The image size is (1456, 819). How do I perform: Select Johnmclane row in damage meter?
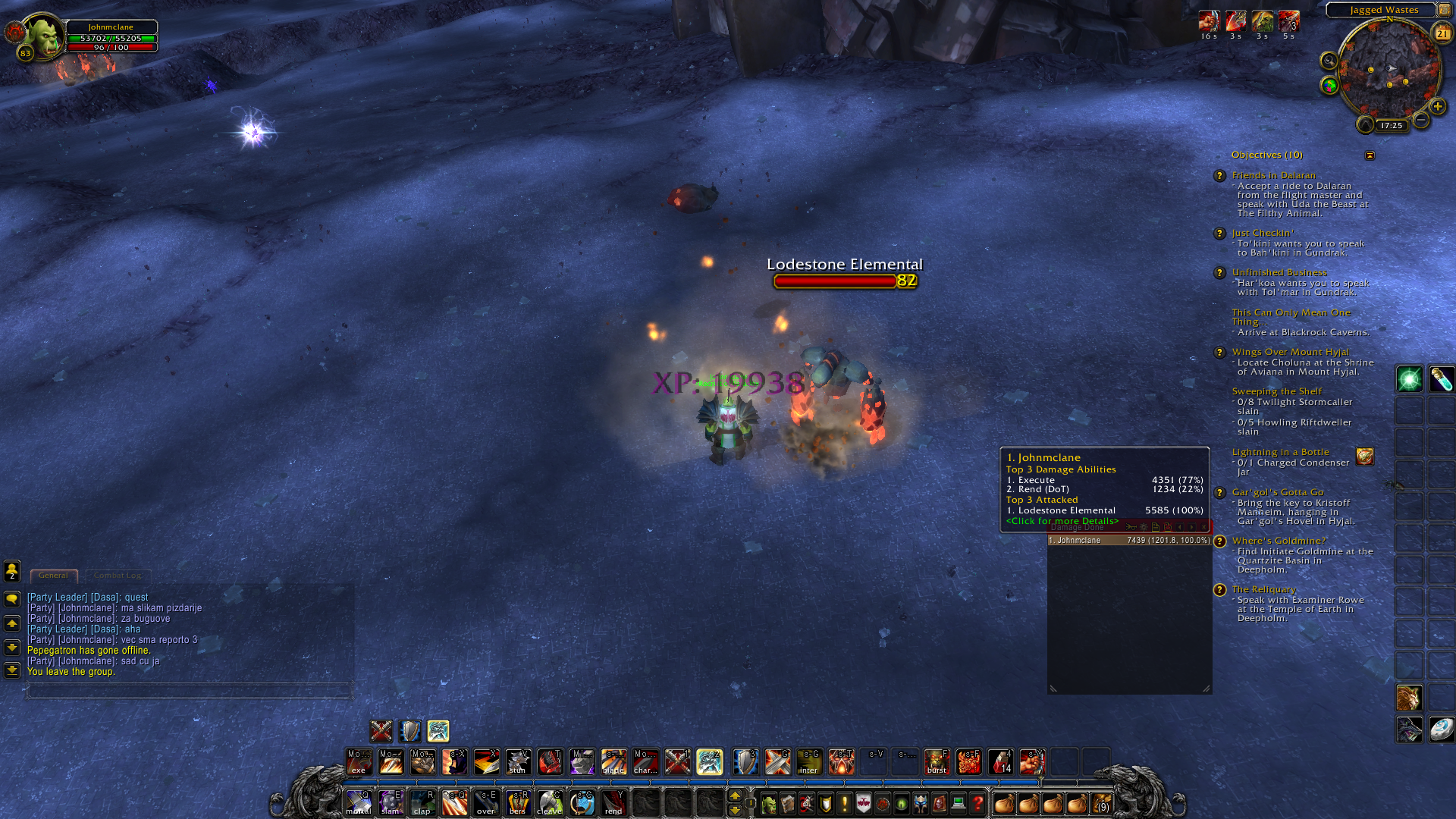1129,541
